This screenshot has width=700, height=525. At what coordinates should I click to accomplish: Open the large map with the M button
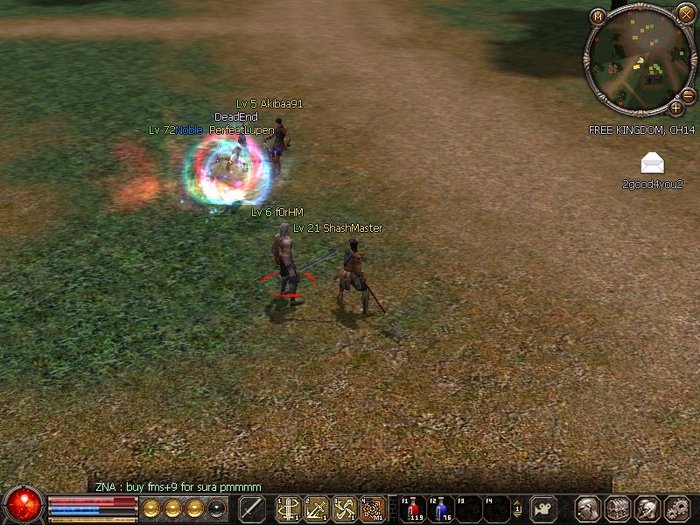coord(598,16)
